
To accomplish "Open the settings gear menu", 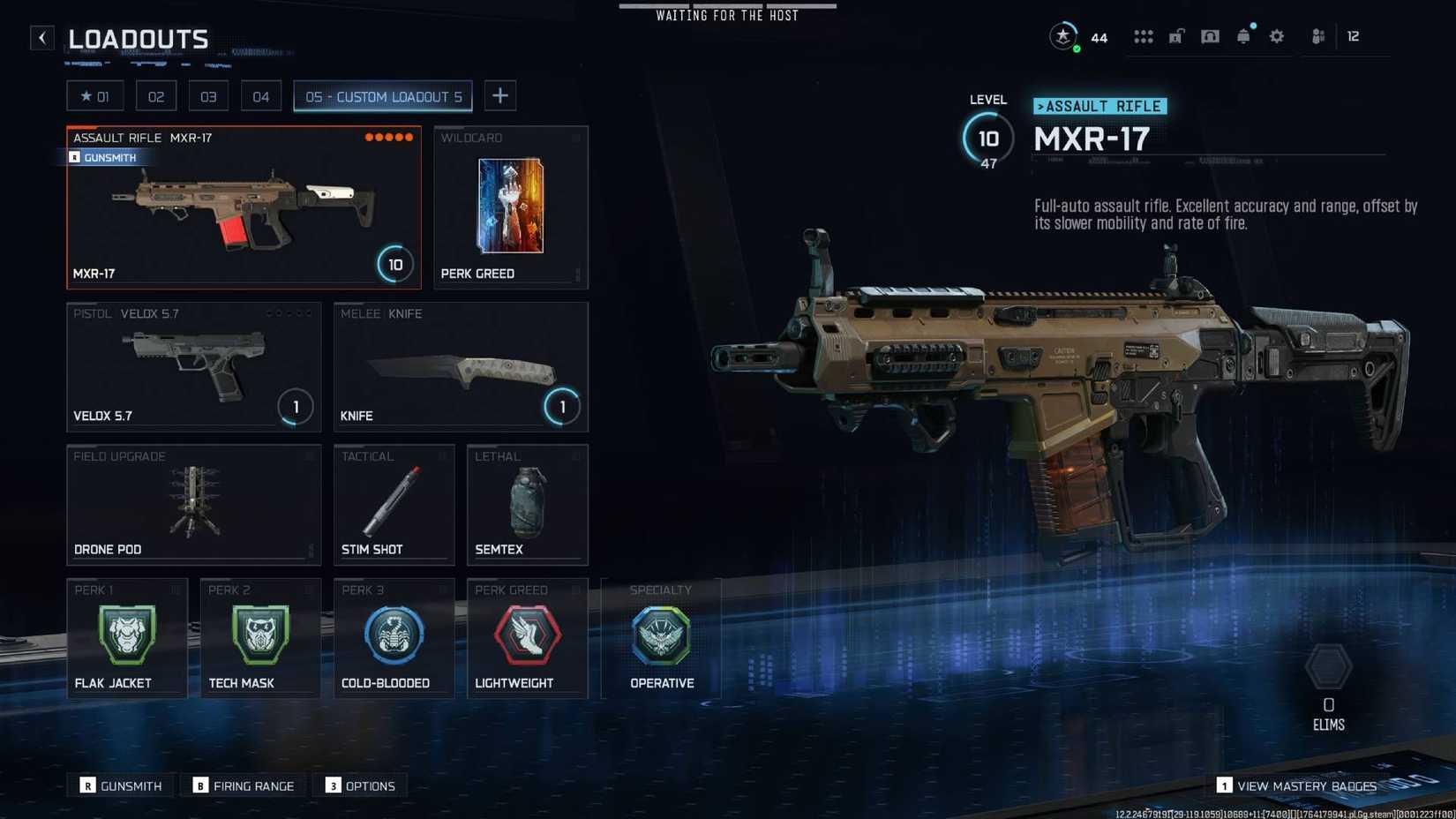I will (1277, 36).
